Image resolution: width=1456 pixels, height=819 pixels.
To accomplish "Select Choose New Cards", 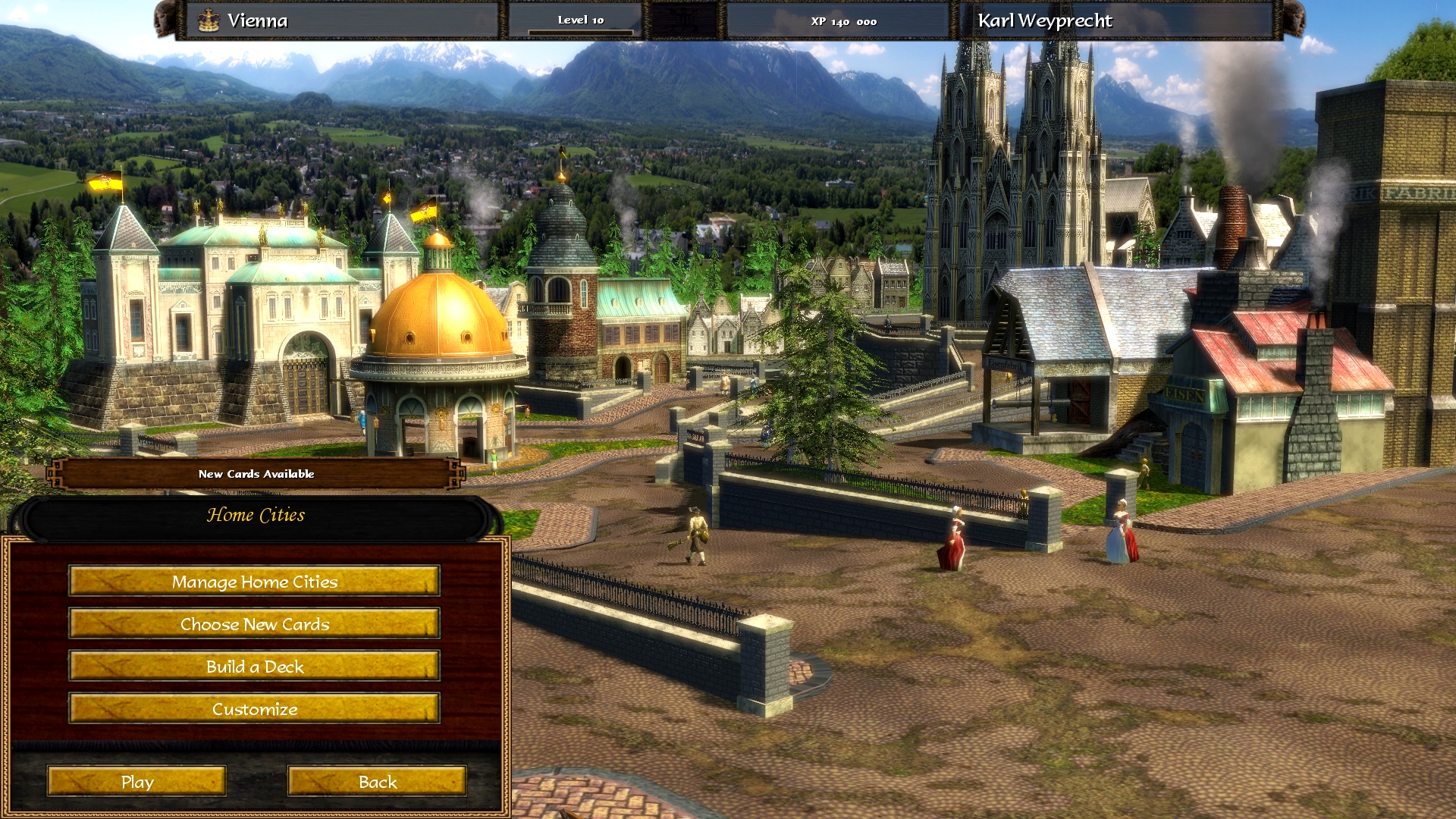I will coord(254,624).
